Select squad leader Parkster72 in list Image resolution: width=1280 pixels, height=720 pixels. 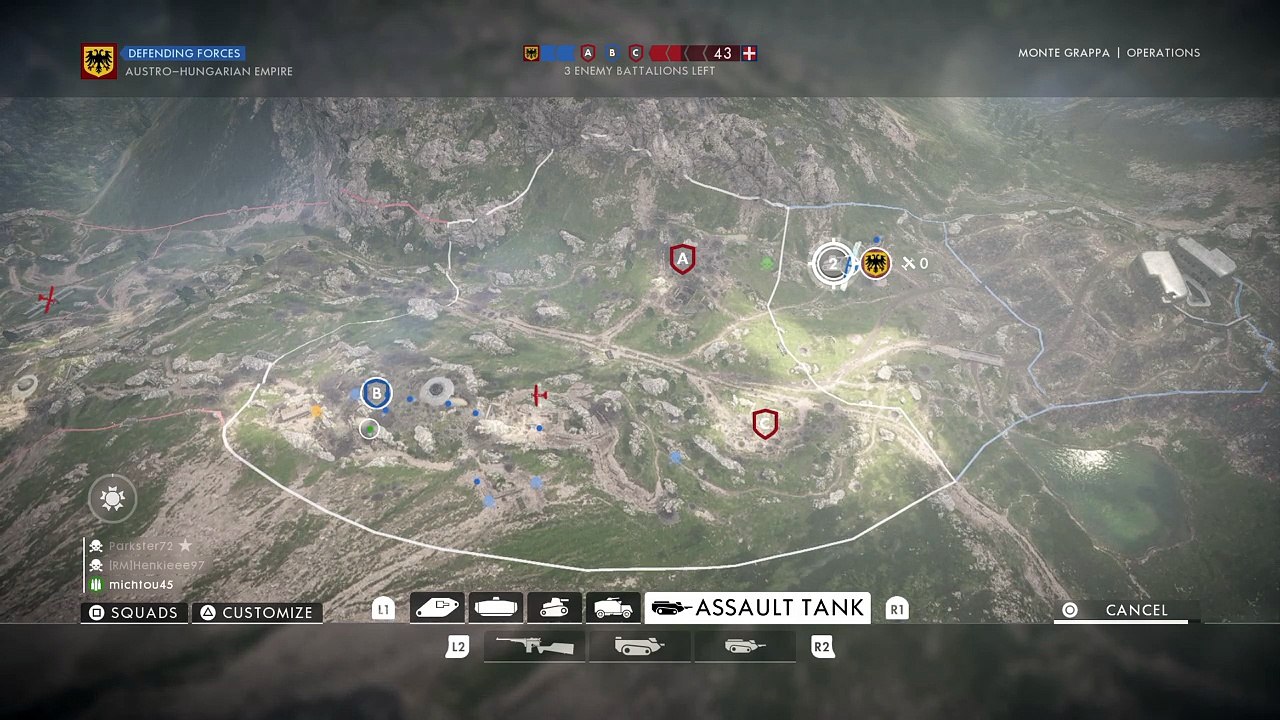(140, 546)
